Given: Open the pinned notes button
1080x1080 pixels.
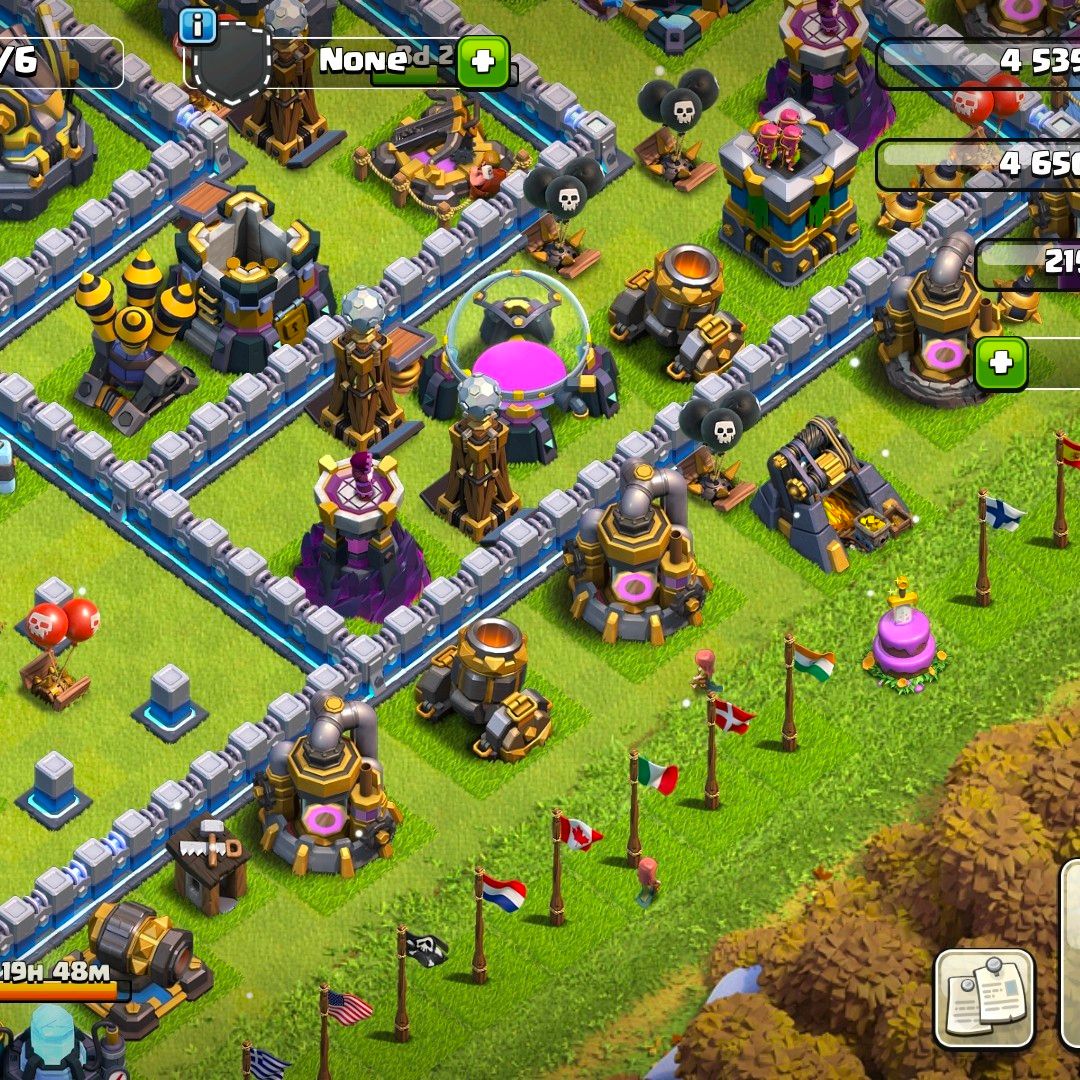Looking at the screenshot, I should 984,997.
